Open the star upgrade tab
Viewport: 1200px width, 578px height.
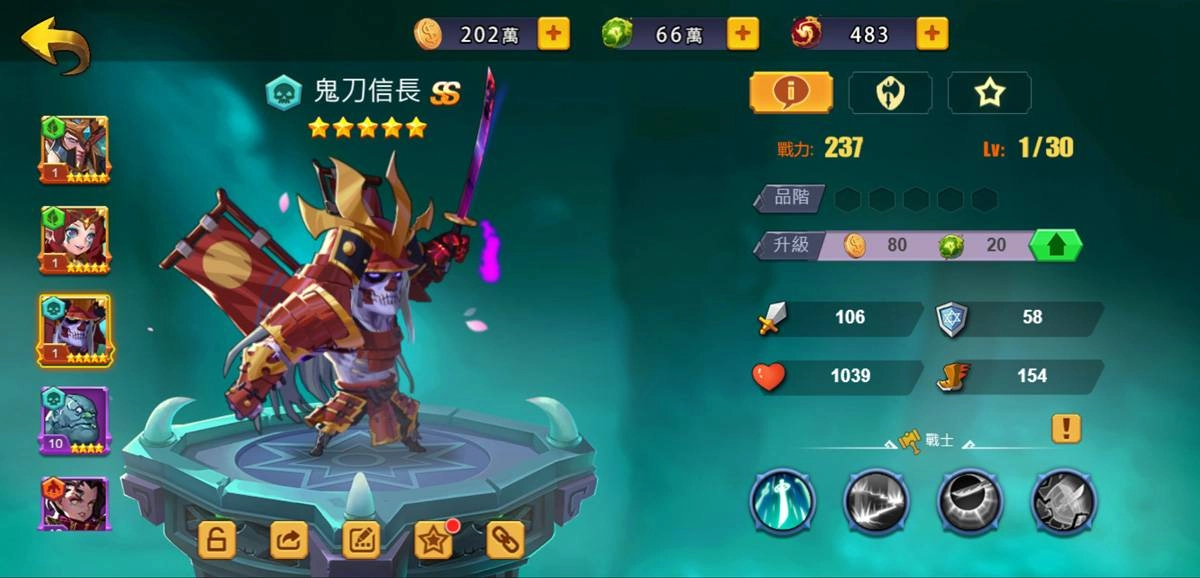[x=989, y=93]
